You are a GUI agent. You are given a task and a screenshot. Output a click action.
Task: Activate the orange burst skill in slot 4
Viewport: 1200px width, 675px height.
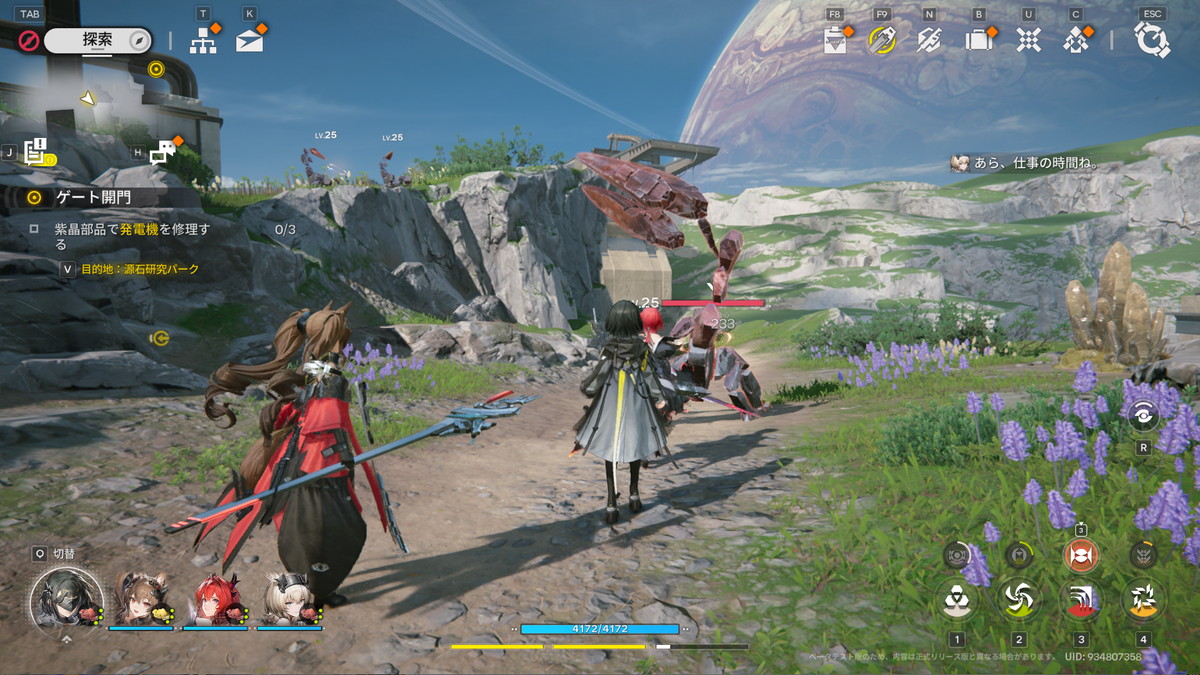pos(1143,600)
